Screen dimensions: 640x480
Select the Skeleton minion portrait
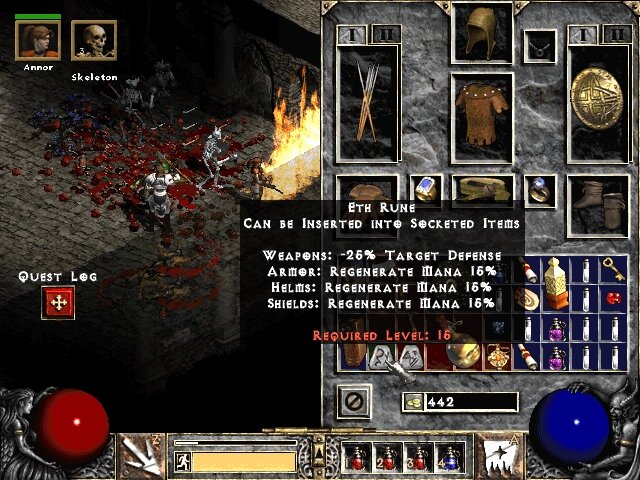(93, 43)
